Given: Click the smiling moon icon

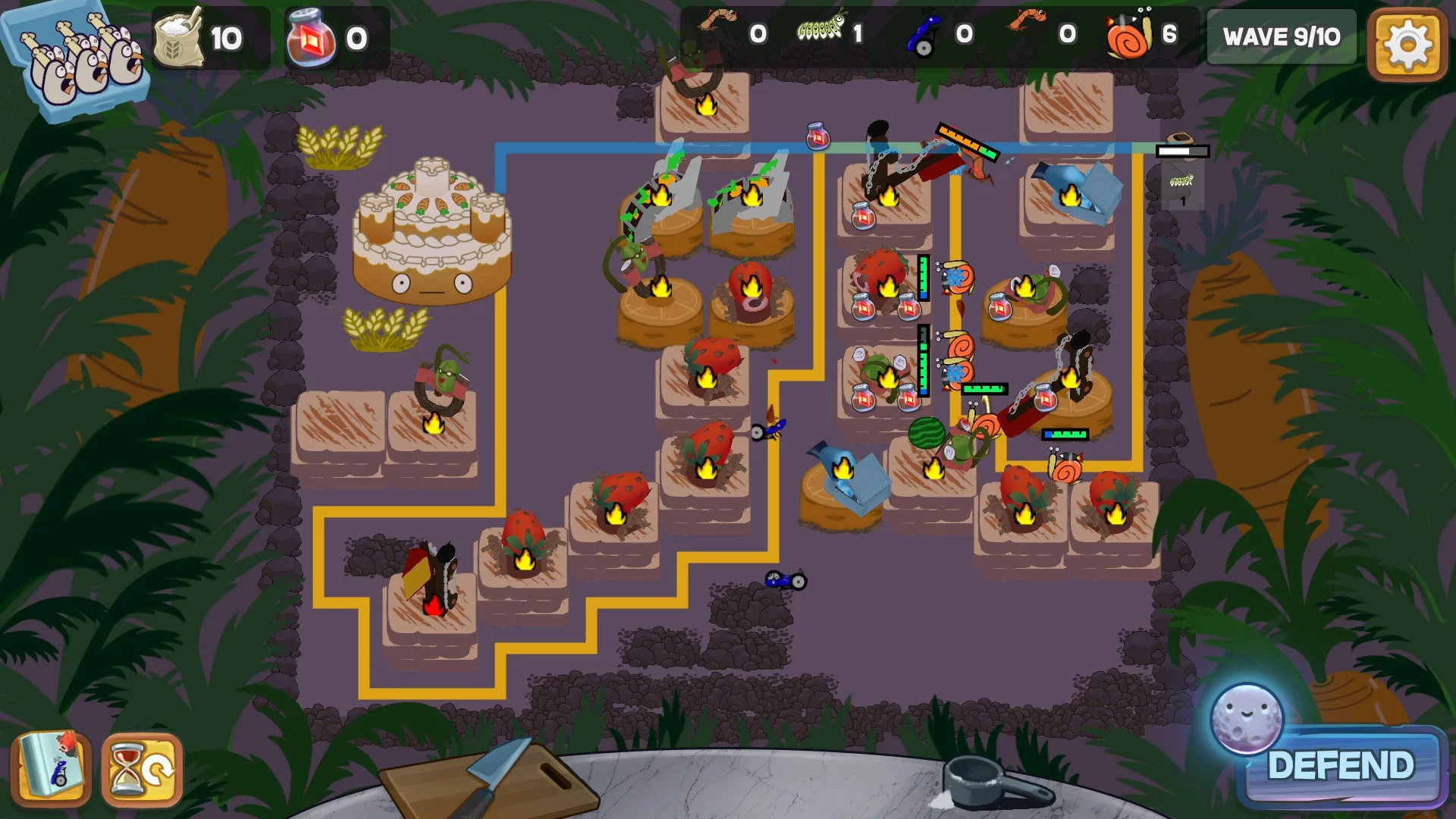Looking at the screenshot, I should click(1247, 718).
